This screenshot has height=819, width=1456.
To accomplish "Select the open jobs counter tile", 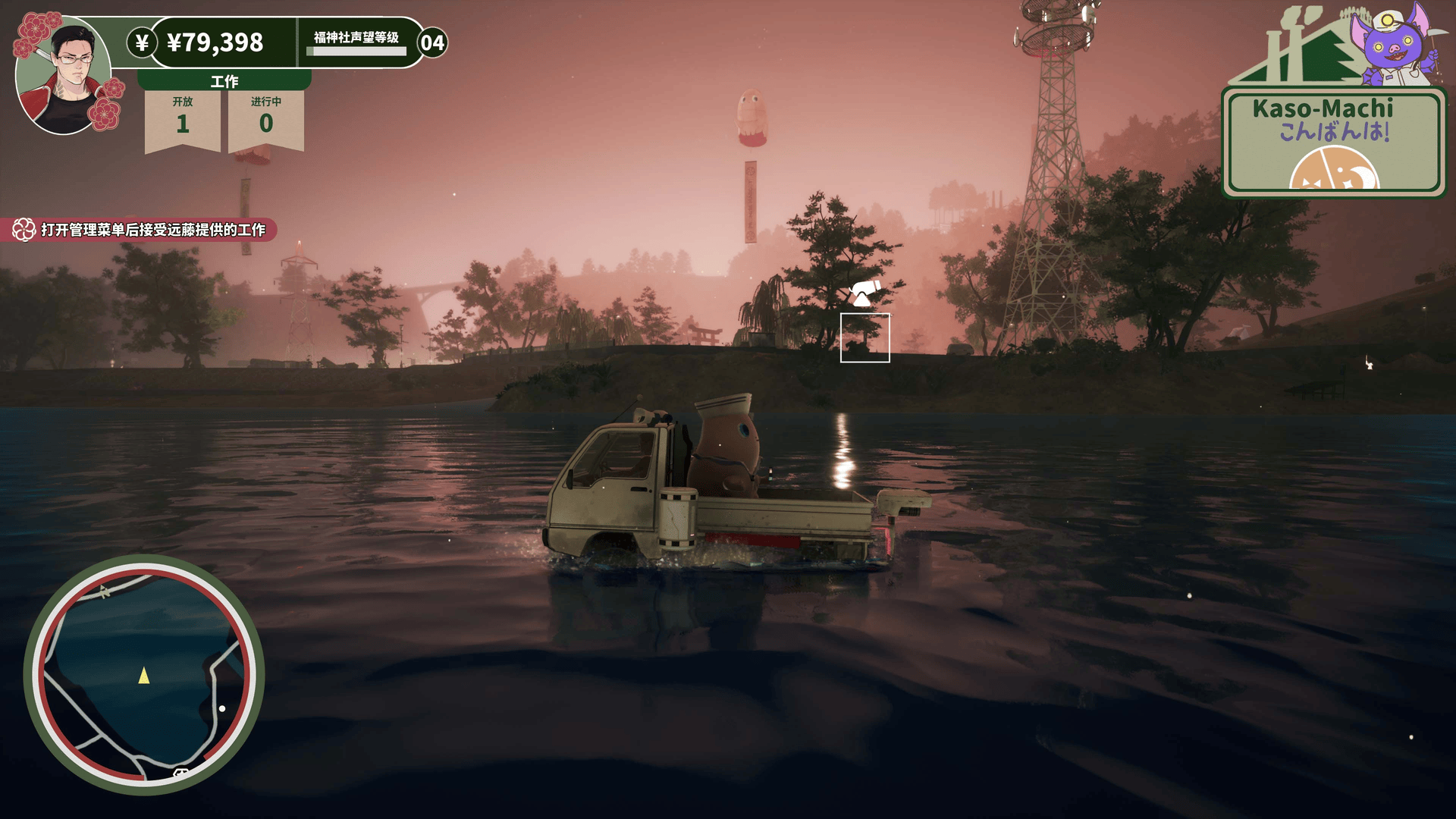I will (183, 120).
